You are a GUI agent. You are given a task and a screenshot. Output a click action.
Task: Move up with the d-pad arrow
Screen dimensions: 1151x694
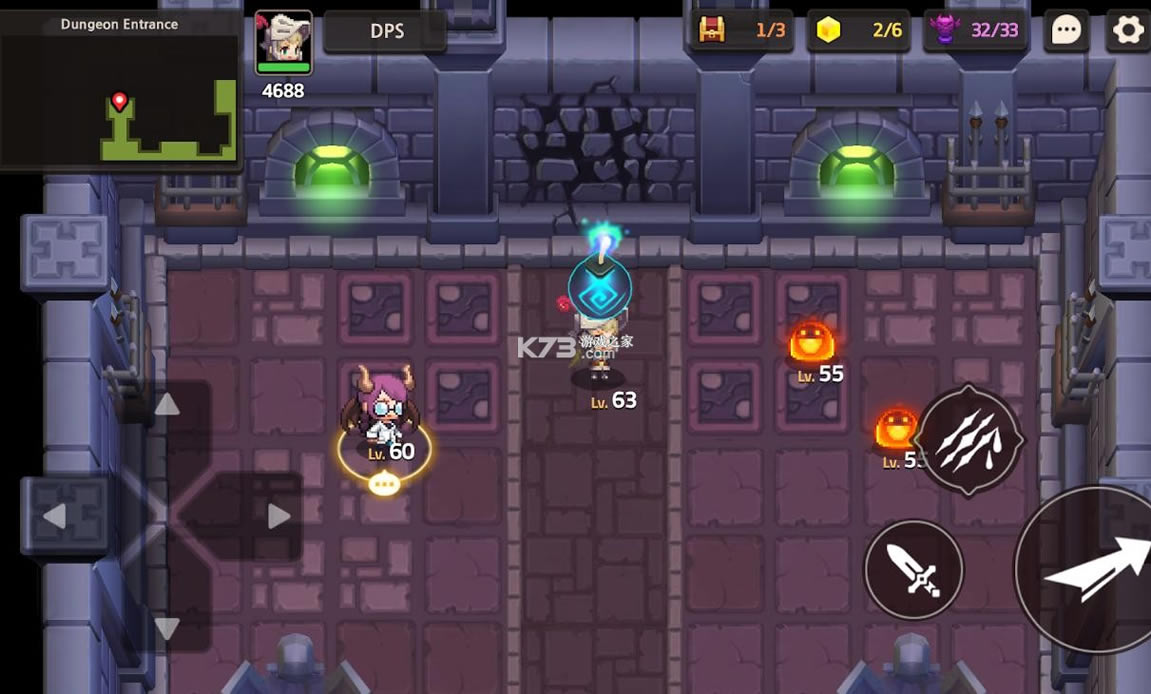(167, 405)
